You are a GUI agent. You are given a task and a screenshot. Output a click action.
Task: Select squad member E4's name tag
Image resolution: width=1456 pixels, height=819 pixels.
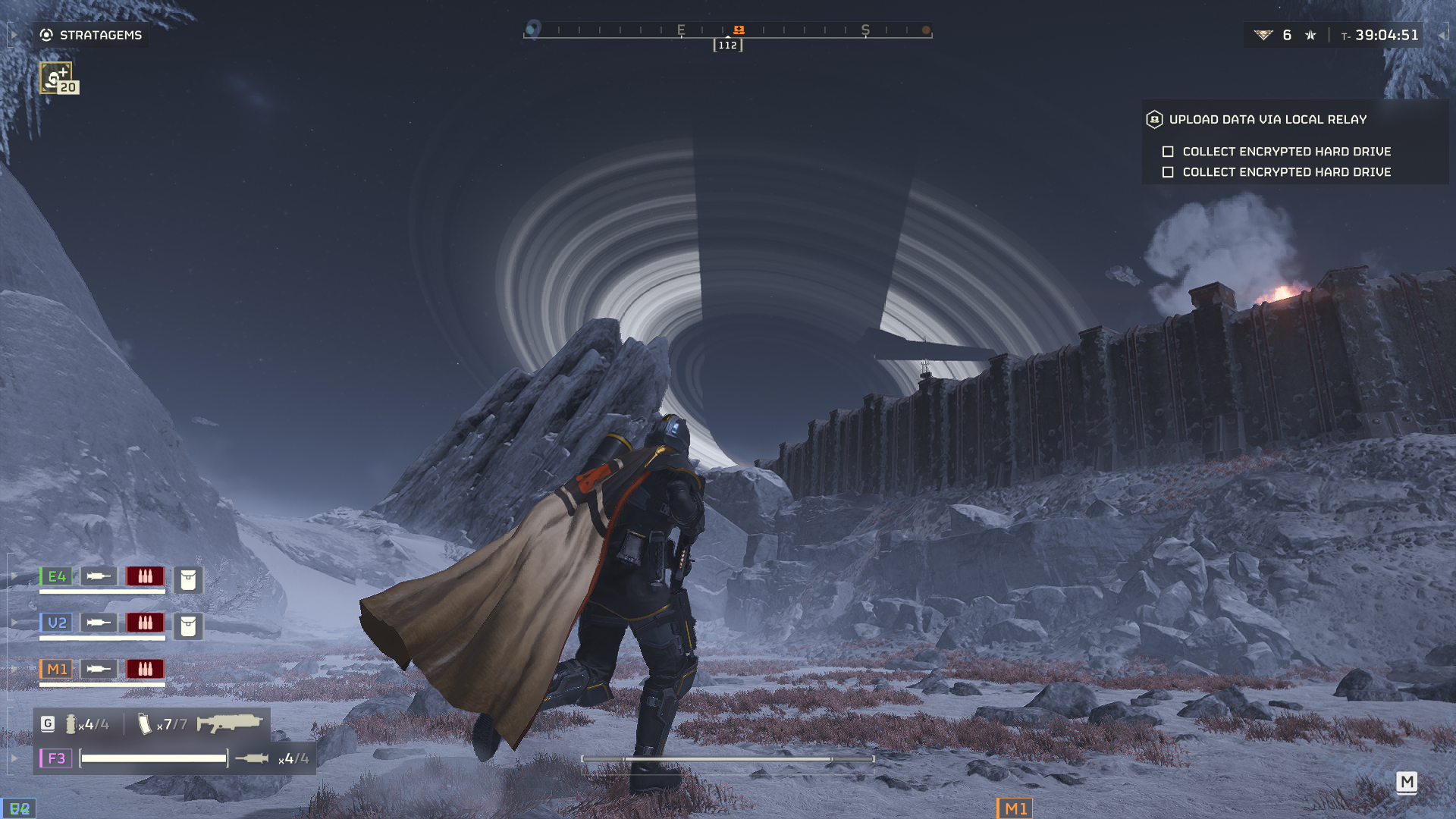click(56, 576)
